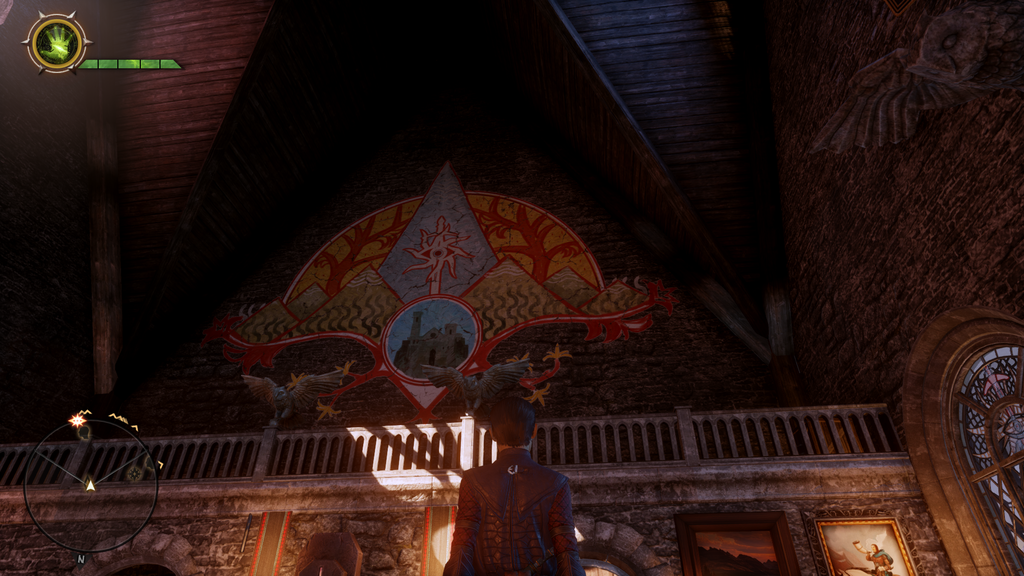The image size is (1024, 576).
Task: Select the head silhouette marker on the minimap
Action: click(84, 433)
